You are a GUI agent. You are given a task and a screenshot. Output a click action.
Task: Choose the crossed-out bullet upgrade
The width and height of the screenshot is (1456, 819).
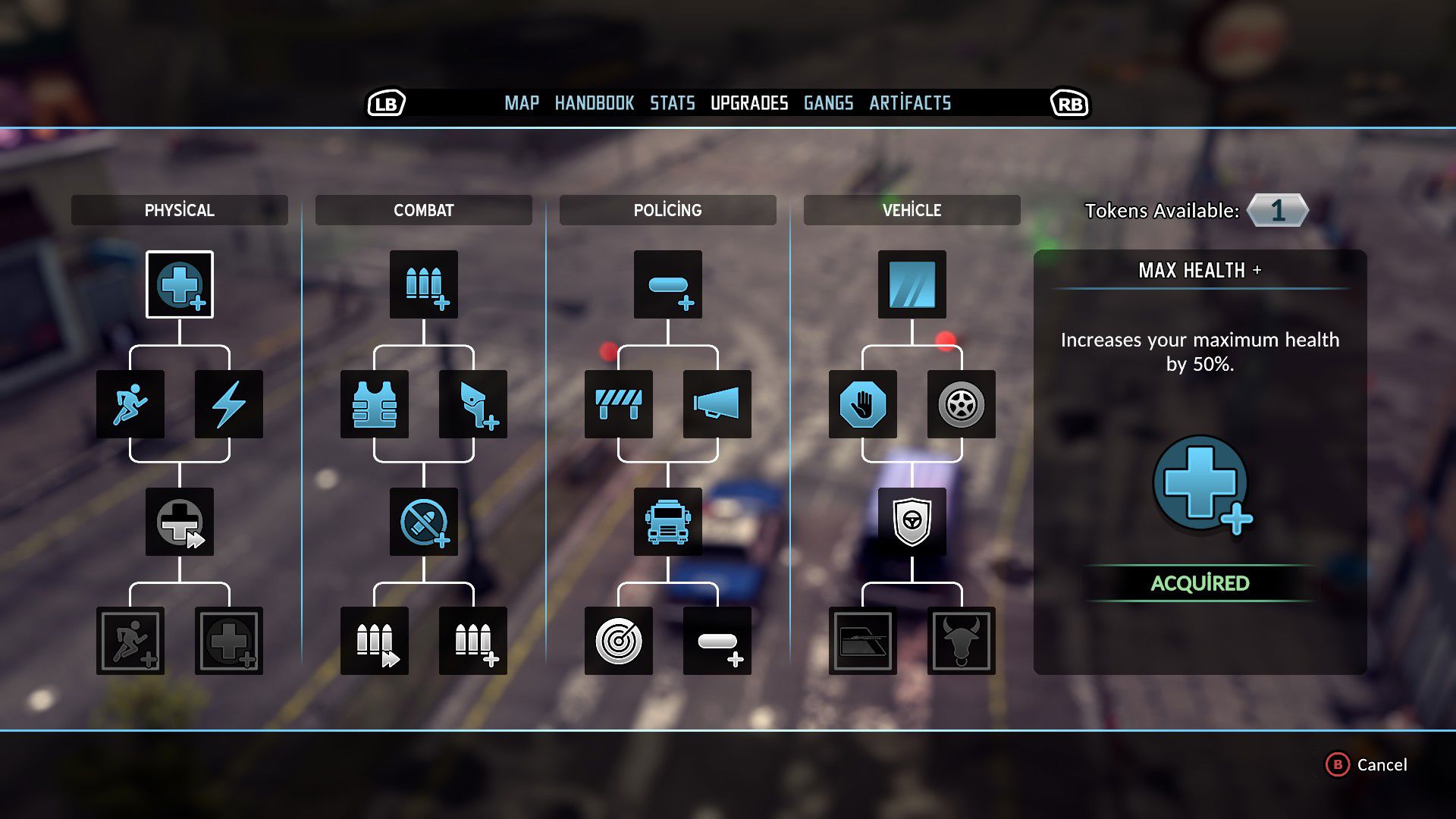point(424,522)
